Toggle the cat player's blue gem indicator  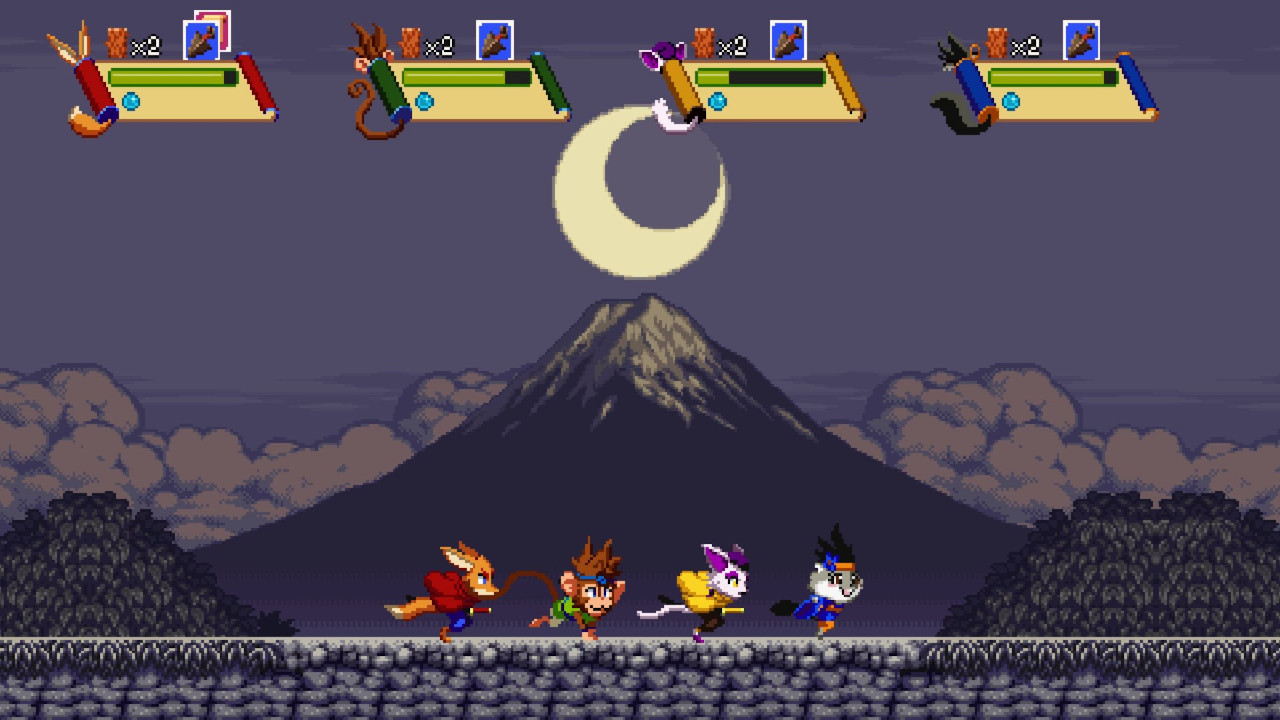point(716,102)
